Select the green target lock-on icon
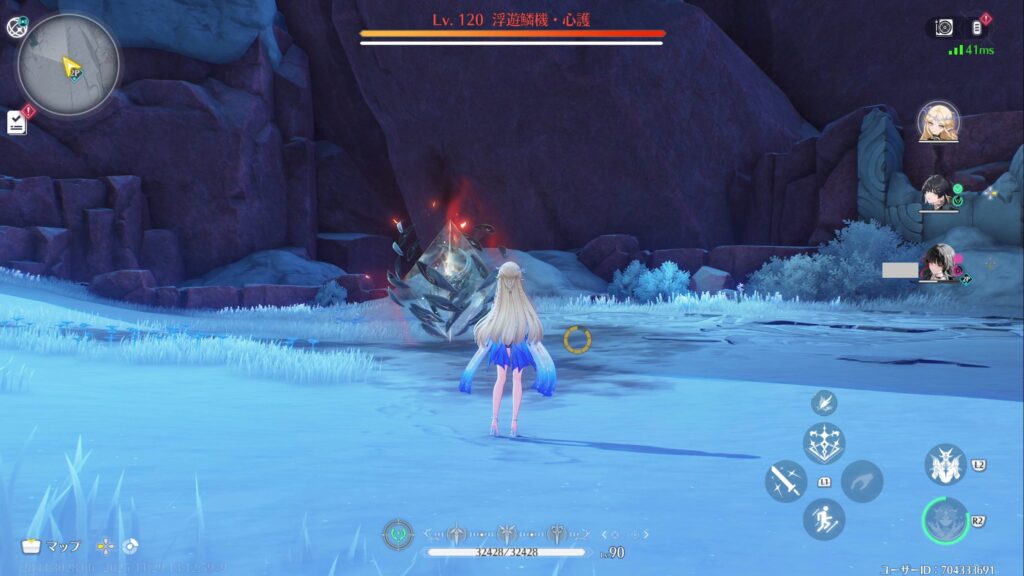This screenshot has height=576, width=1024. coord(398,534)
